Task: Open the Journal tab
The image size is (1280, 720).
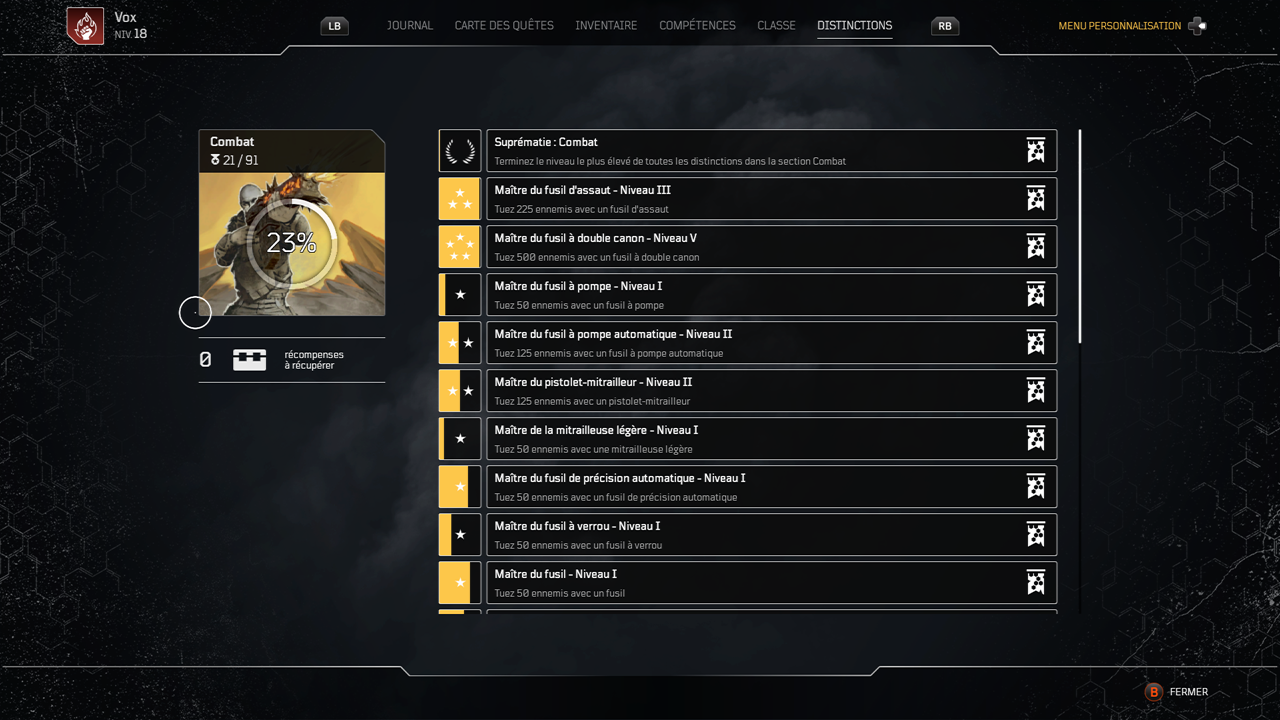Action: click(x=410, y=26)
